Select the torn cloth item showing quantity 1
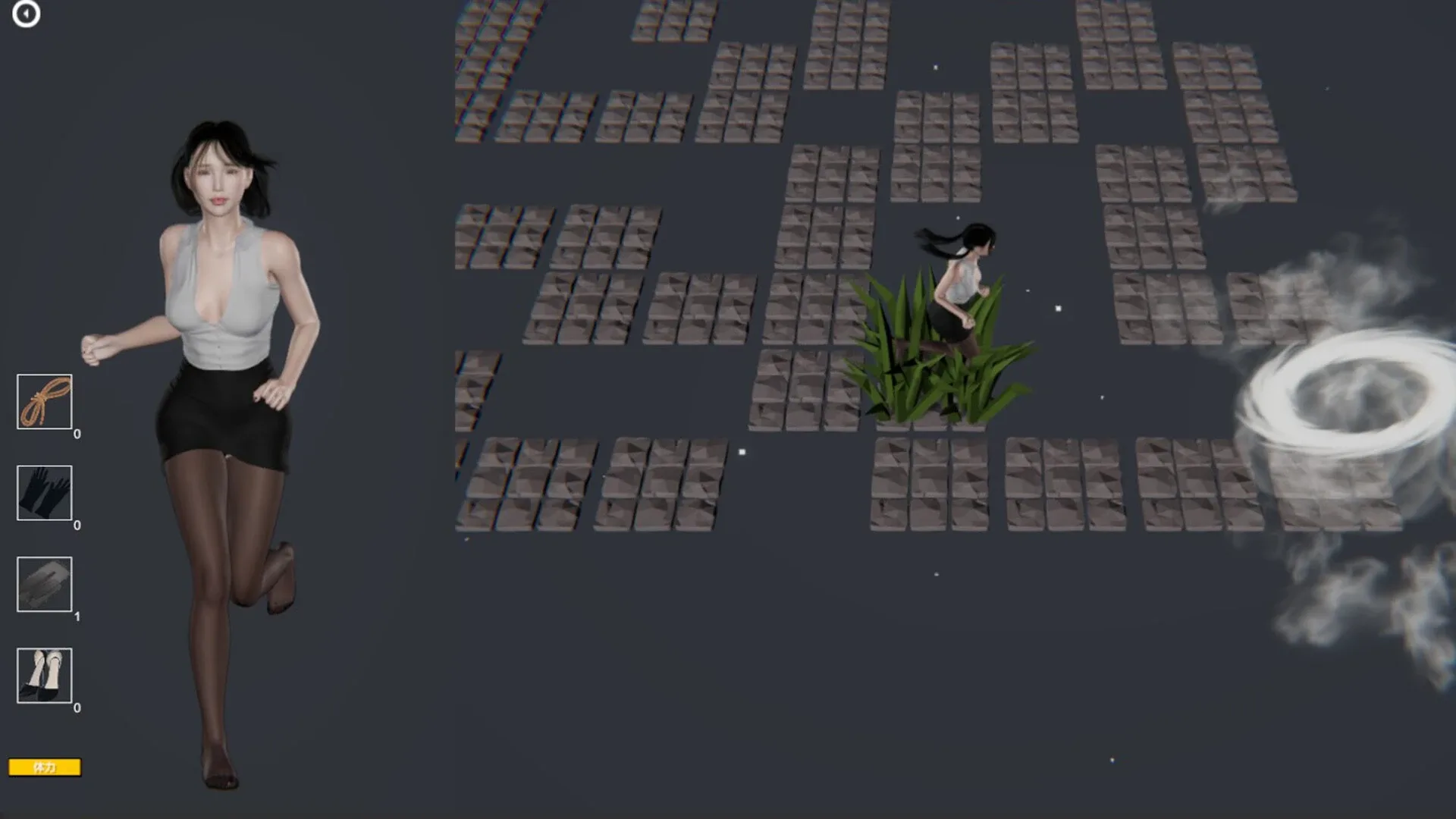This screenshot has height=819, width=1456. [x=45, y=585]
